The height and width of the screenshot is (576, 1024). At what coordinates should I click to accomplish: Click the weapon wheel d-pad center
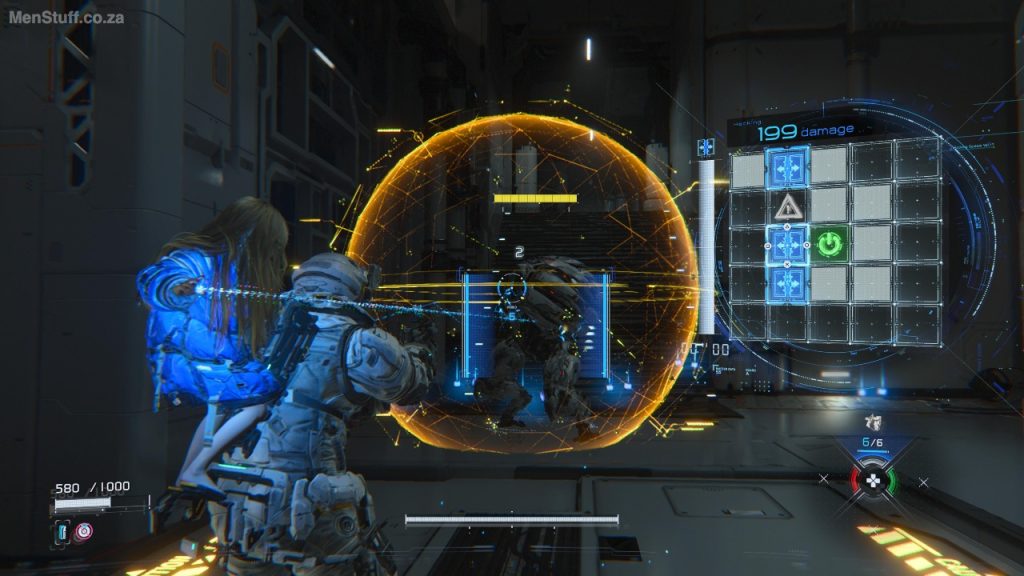(x=873, y=479)
